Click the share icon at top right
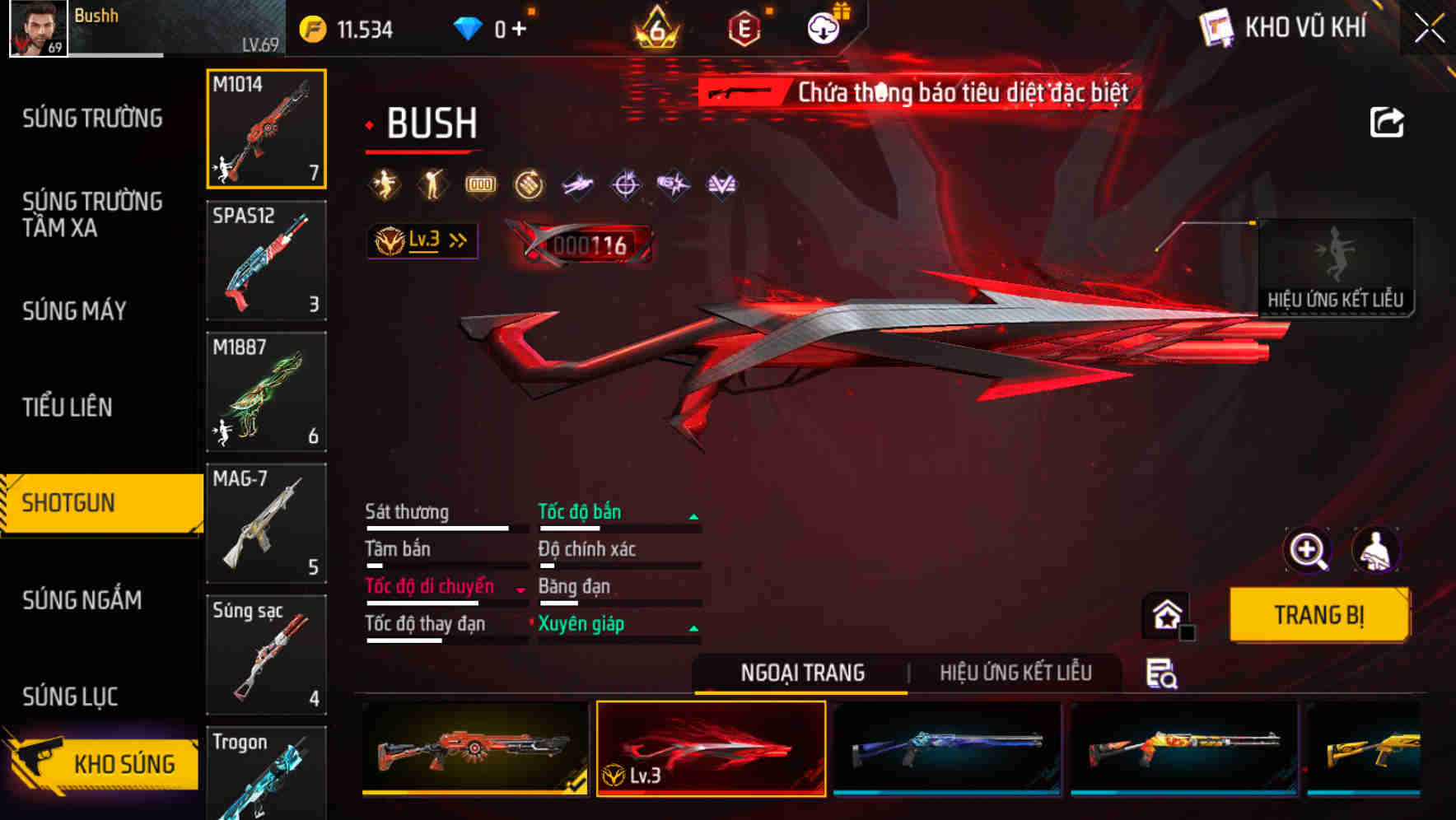The image size is (1456, 820). tap(1385, 122)
